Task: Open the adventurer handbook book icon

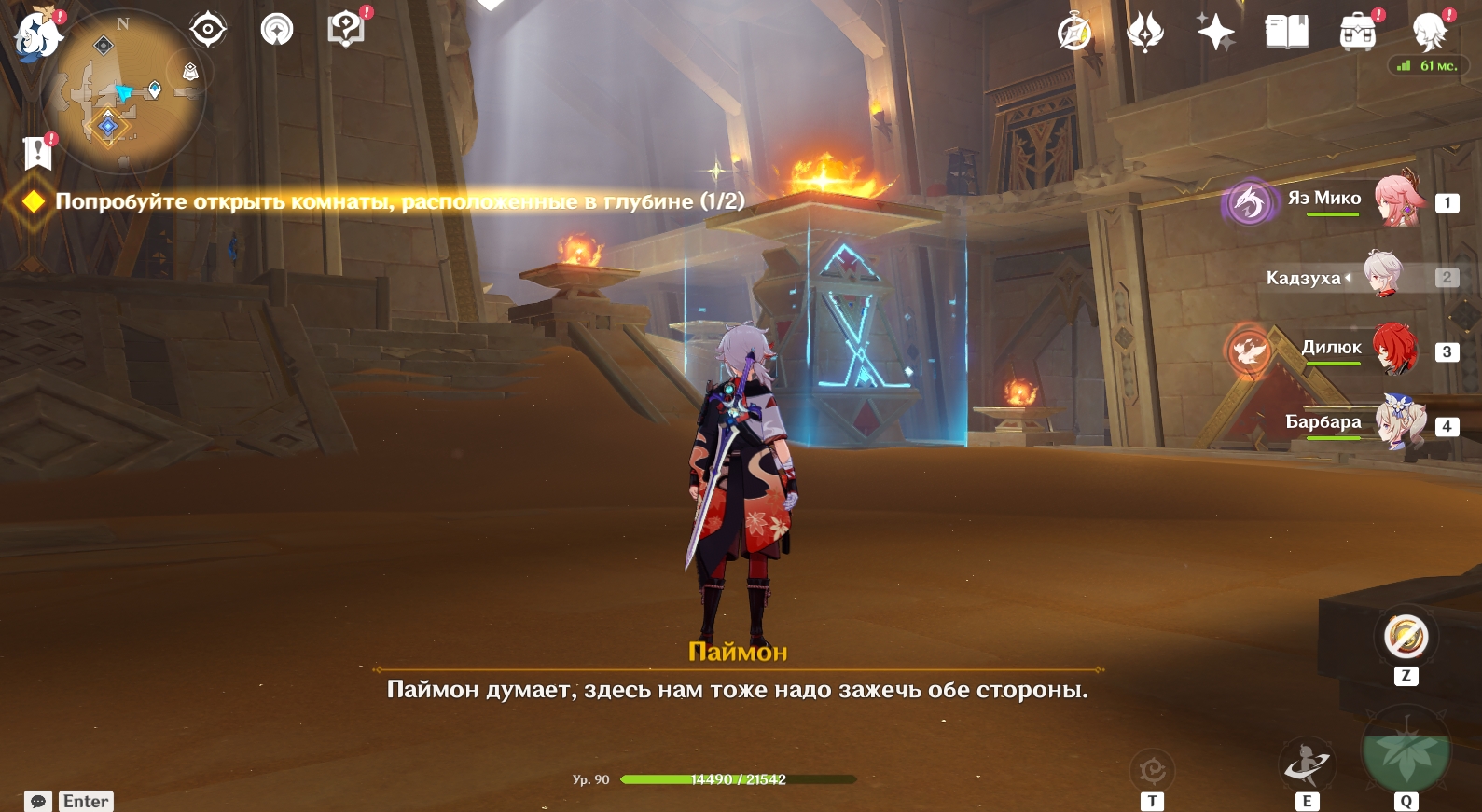Action: point(1286,33)
